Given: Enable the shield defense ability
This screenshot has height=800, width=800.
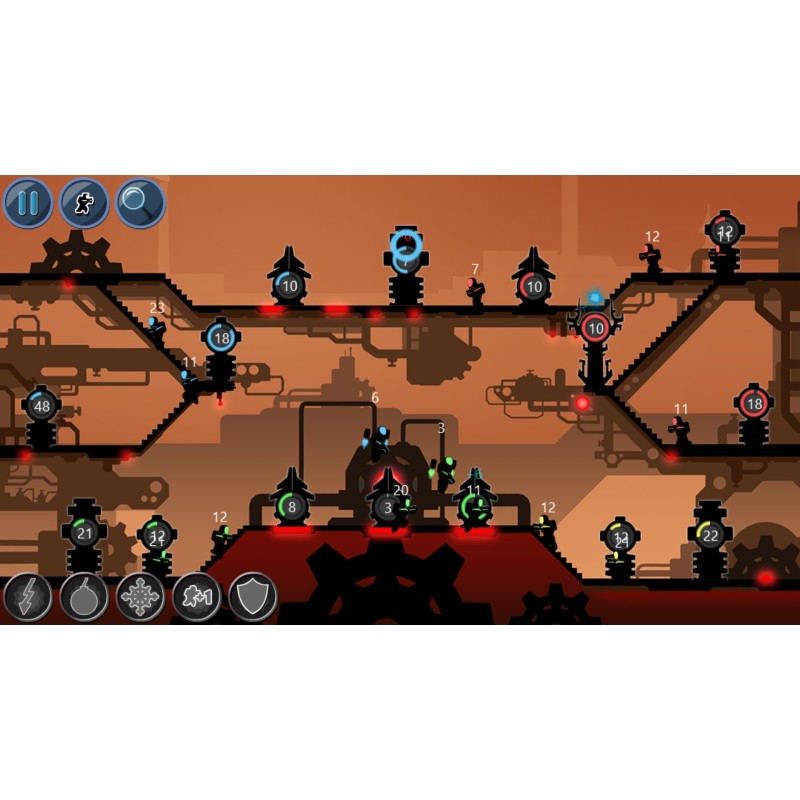Looking at the screenshot, I should click(253, 597).
